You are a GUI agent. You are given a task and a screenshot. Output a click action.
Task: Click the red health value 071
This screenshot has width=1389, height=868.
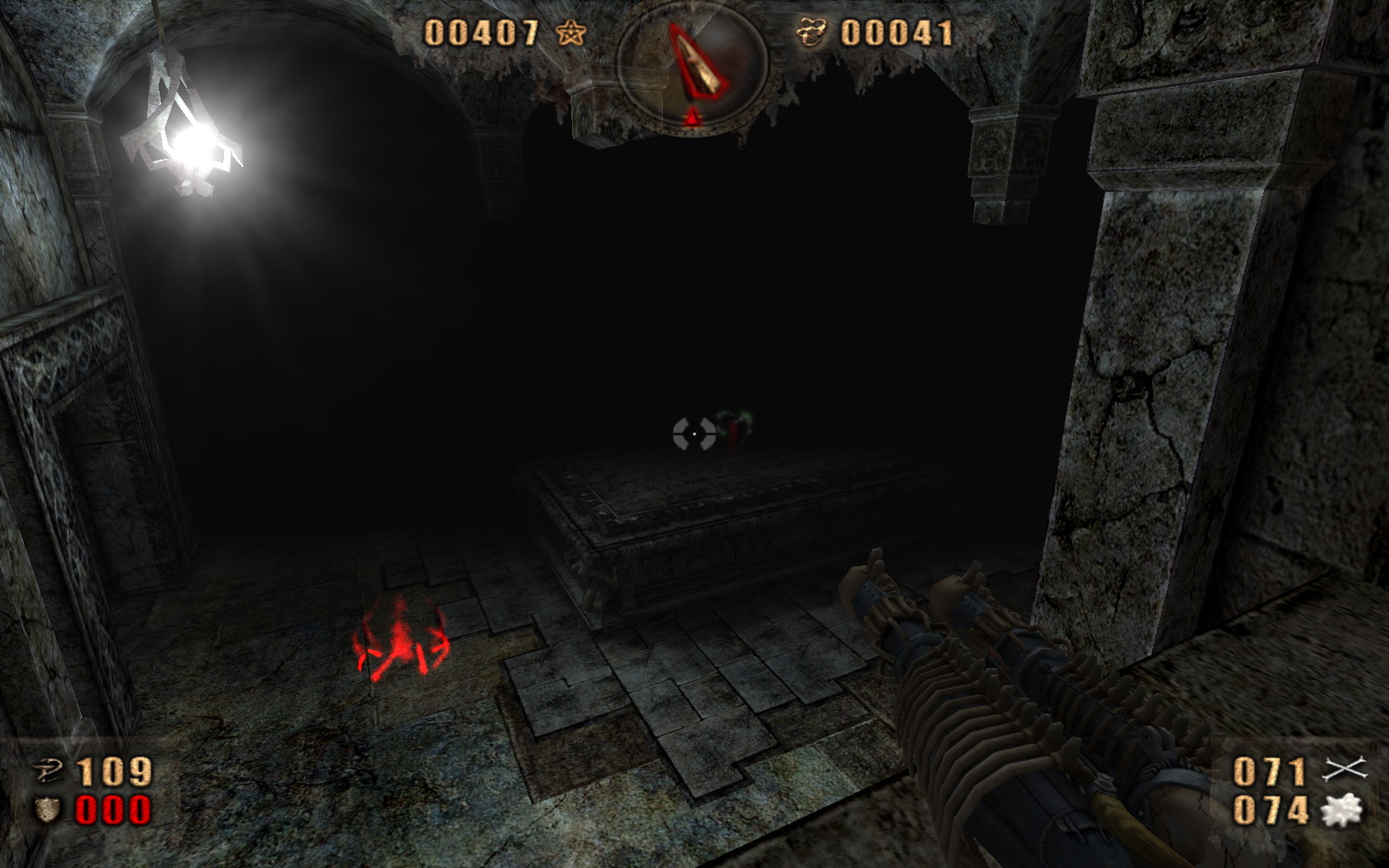tap(1272, 770)
